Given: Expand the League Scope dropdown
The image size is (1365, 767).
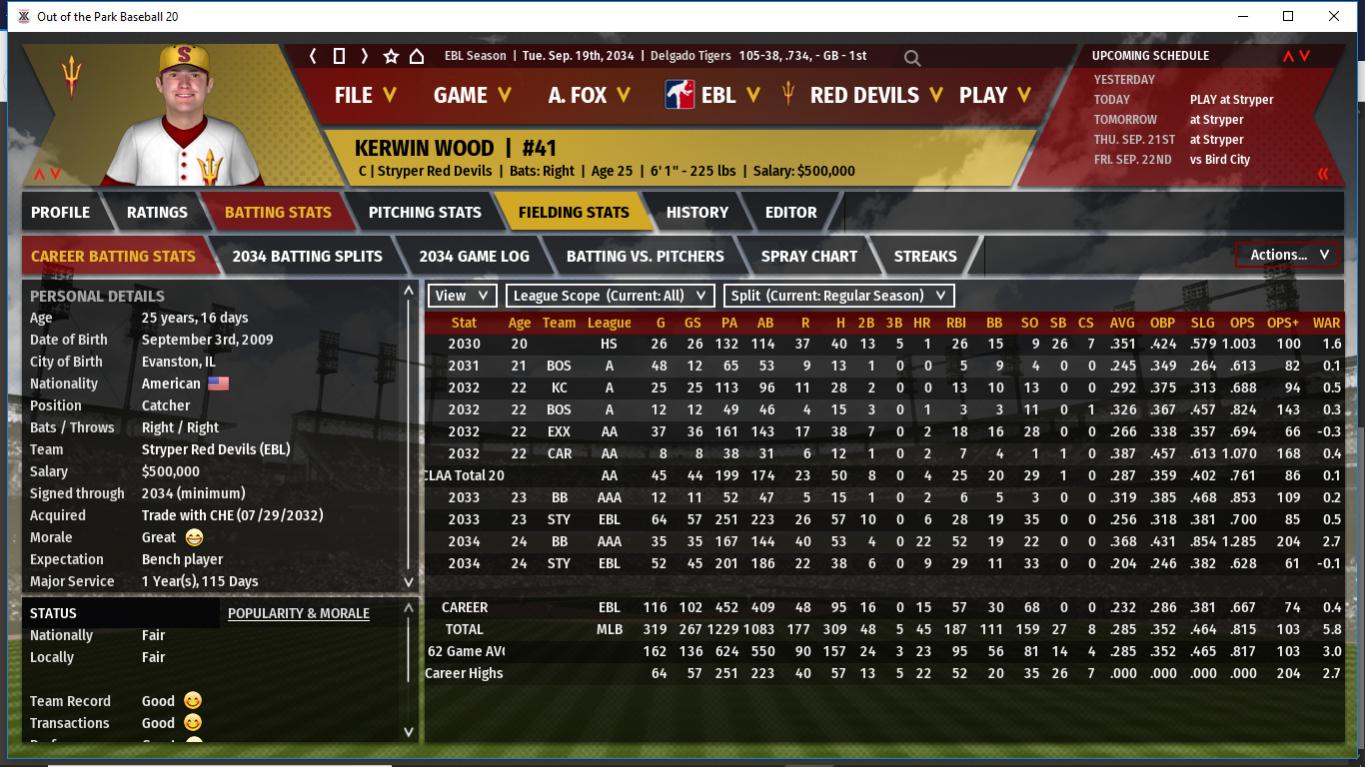Looking at the screenshot, I should pyautogui.click(x=610, y=296).
